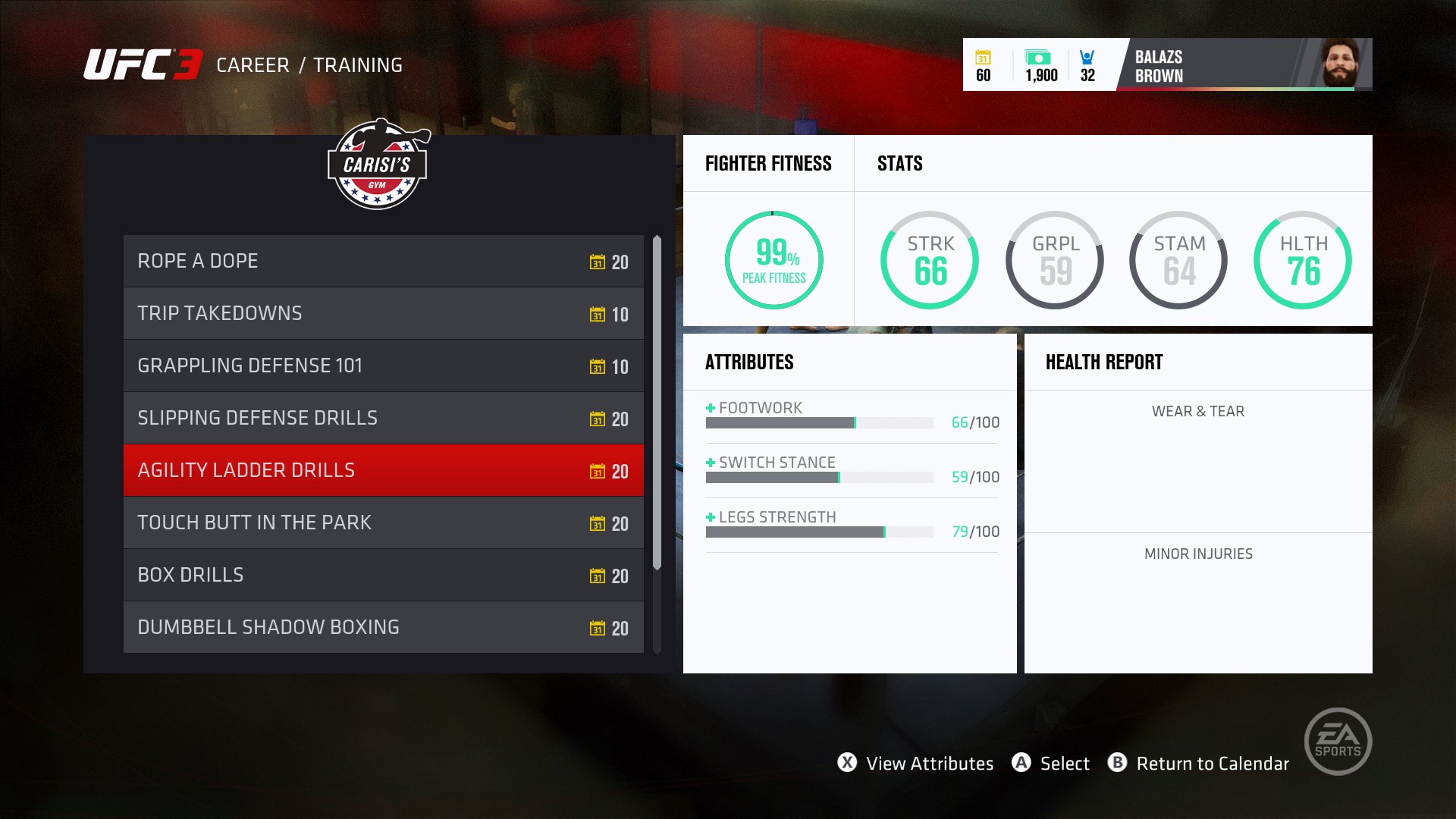
Task: Select the Legs Strength attribute row
Action: (852, 525)
